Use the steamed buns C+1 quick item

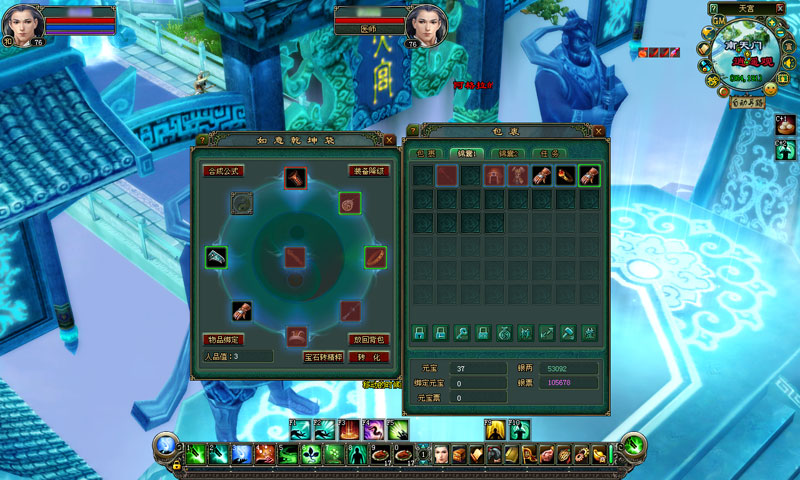tap(784, 125)
